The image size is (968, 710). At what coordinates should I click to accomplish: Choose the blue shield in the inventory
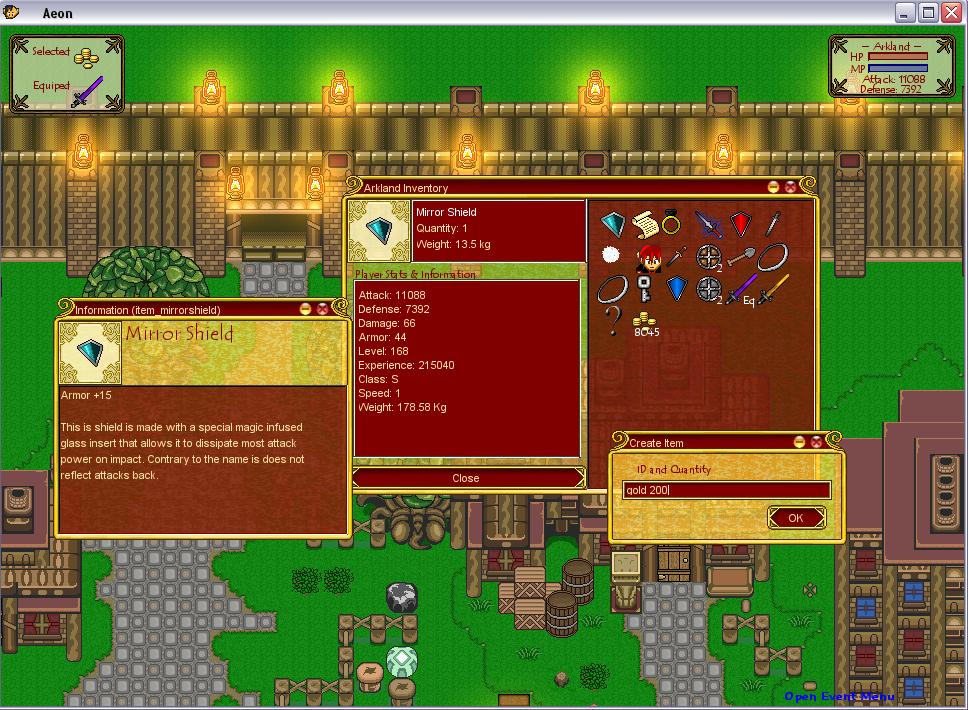[677, 288]
